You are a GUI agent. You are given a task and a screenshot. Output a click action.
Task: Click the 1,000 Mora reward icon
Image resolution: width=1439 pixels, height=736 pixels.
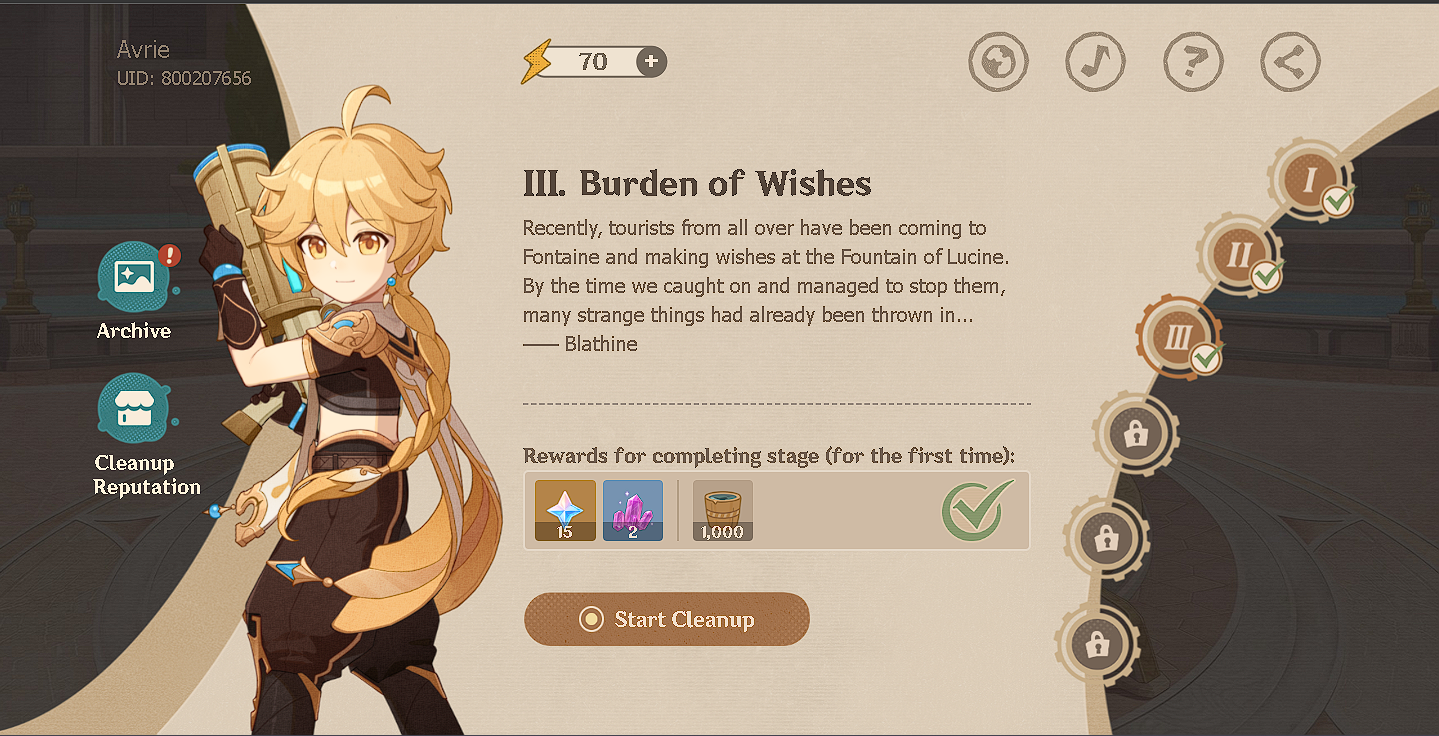coord(722,510)
